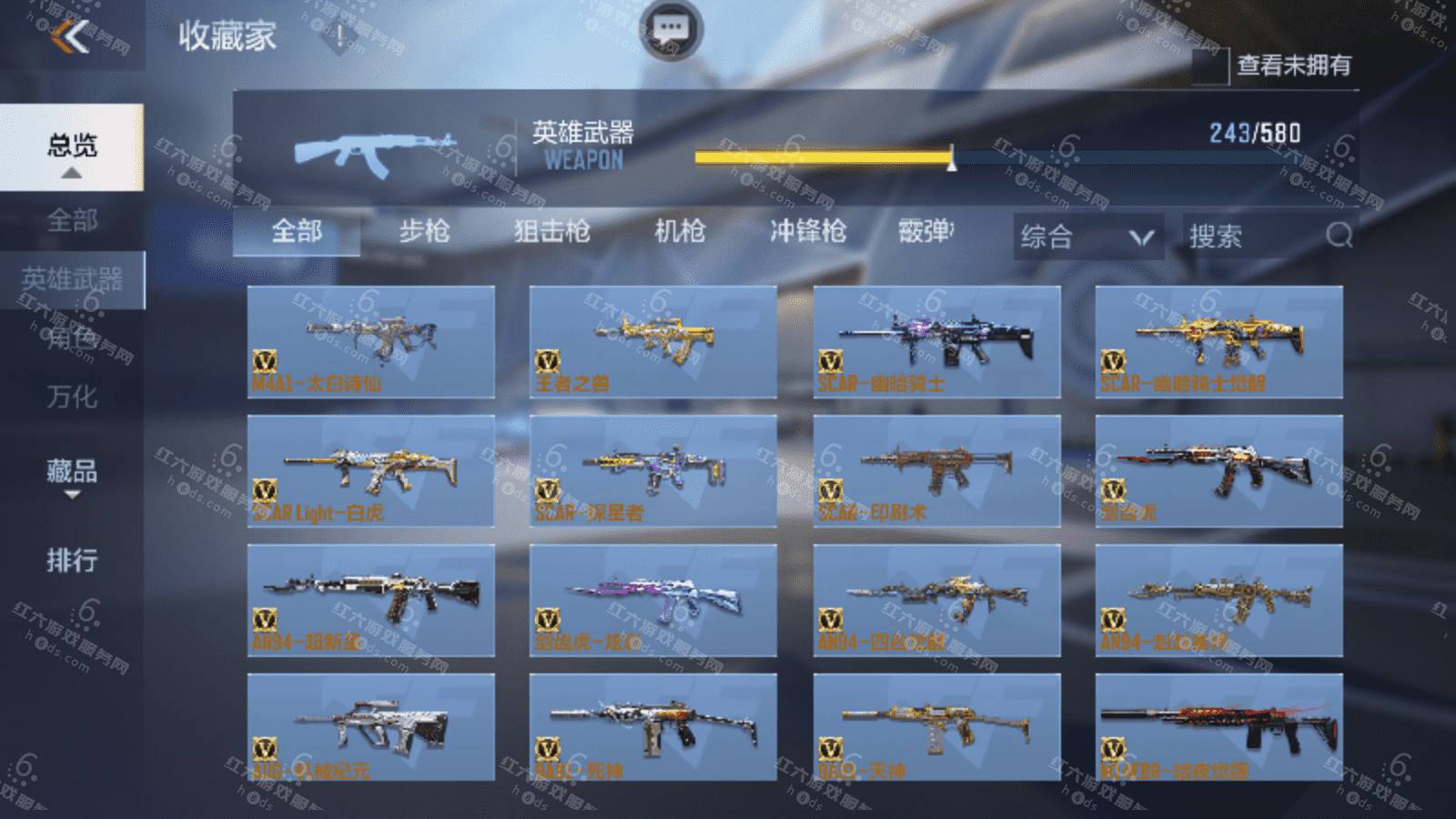Open the 综合 sort dropdown
This screenshot has height=819, width=1456.
coord(1087,237)
